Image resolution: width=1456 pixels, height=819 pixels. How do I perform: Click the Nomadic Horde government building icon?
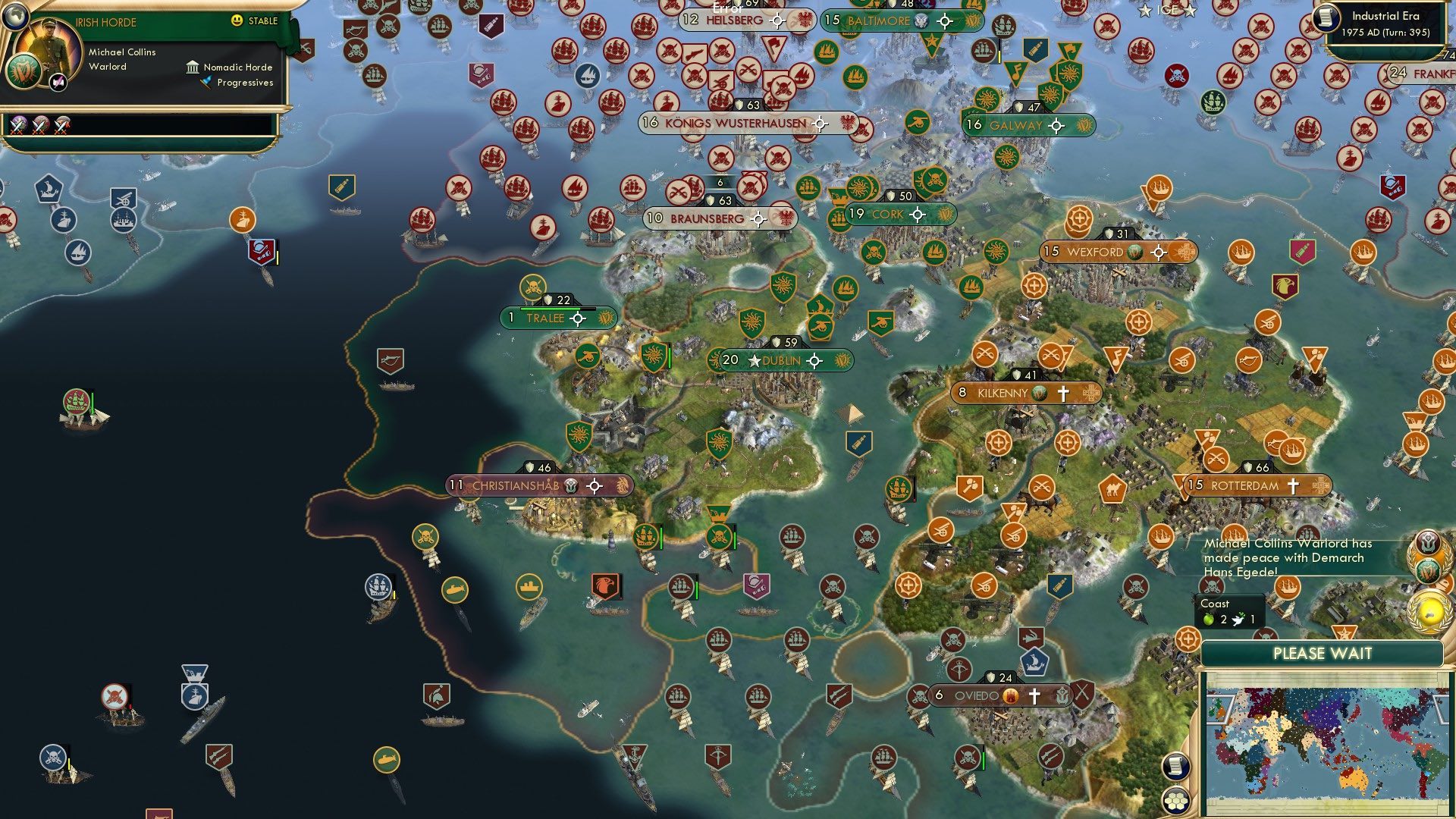click(191, 67)
